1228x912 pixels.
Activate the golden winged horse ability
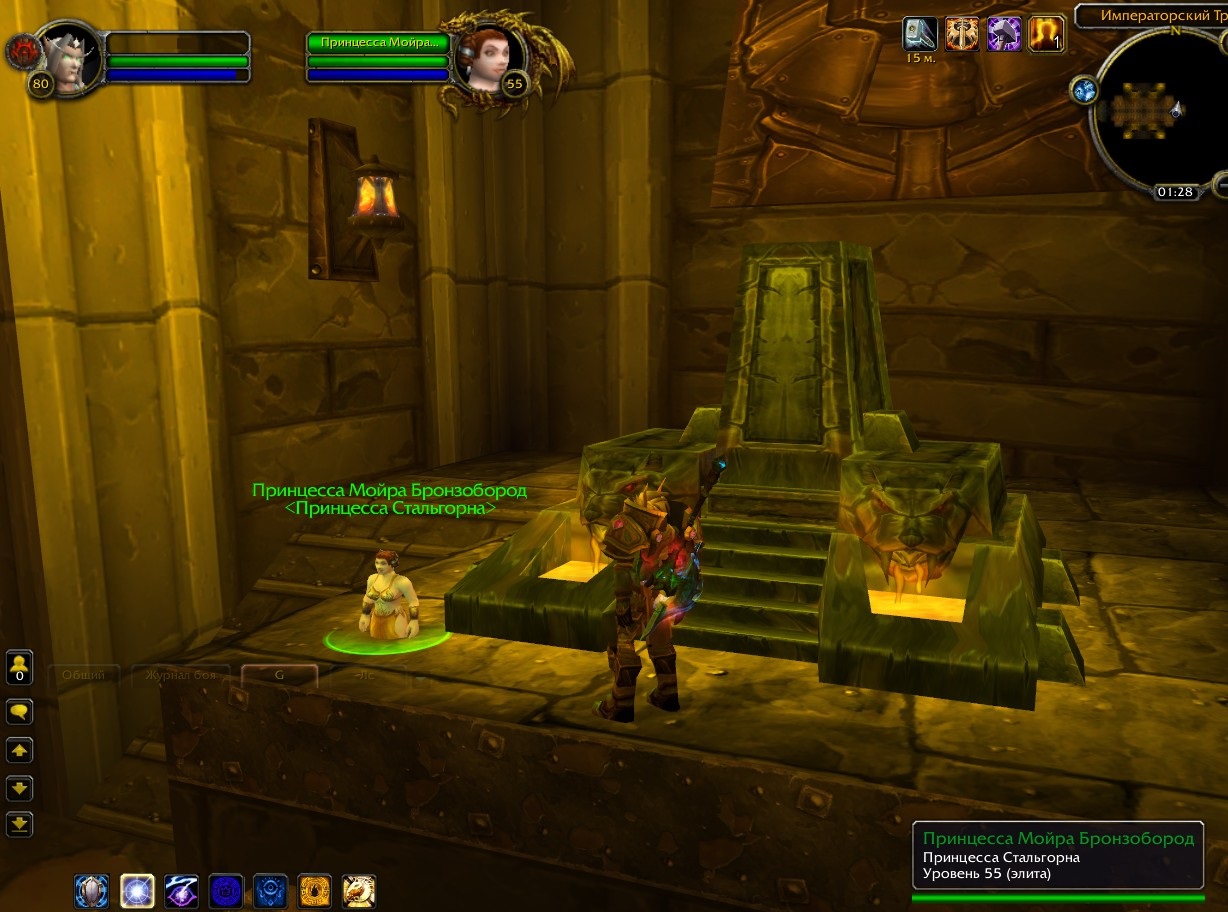coord(359,890)
